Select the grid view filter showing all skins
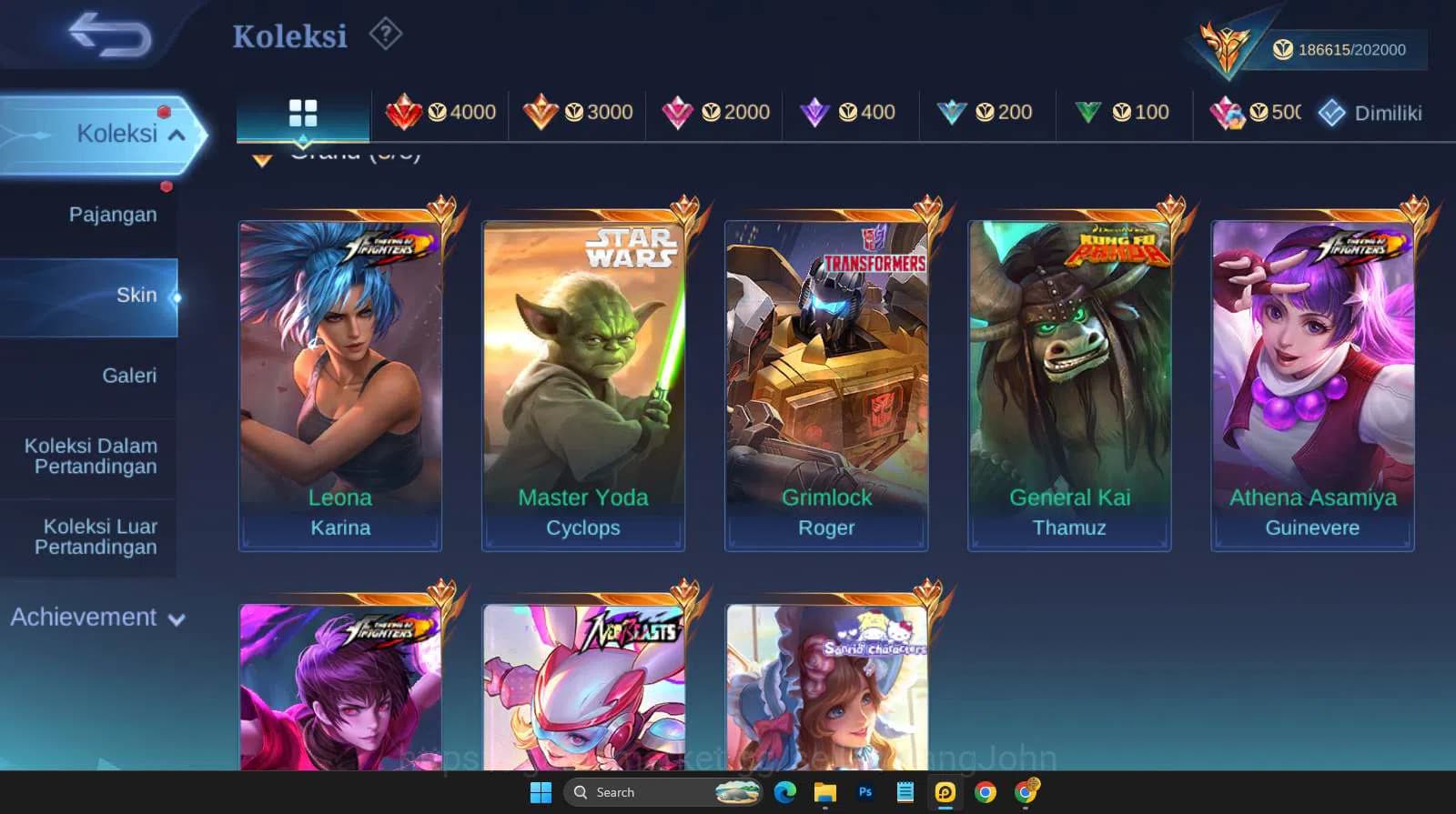Viewport: 1456px width, 814px height. click(x=302, y=113)
